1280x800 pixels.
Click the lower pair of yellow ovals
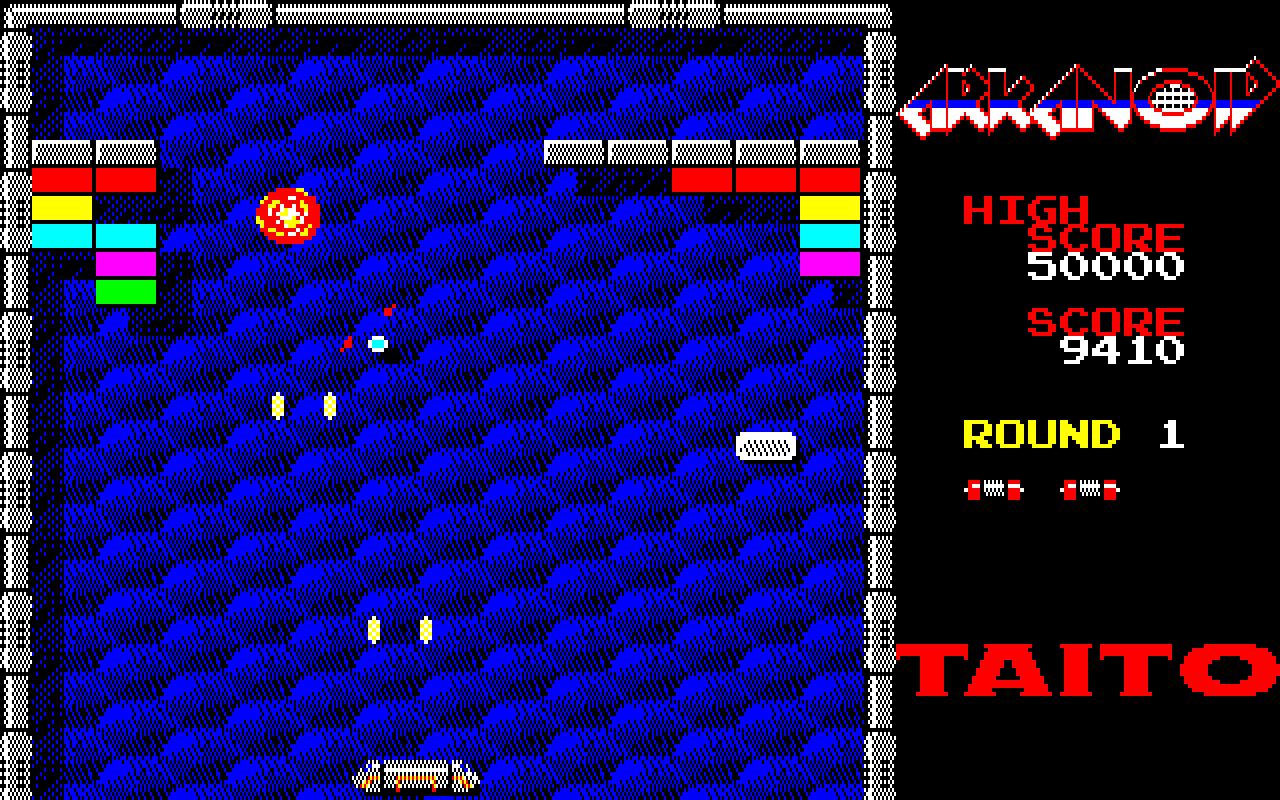tap(400, 627)
